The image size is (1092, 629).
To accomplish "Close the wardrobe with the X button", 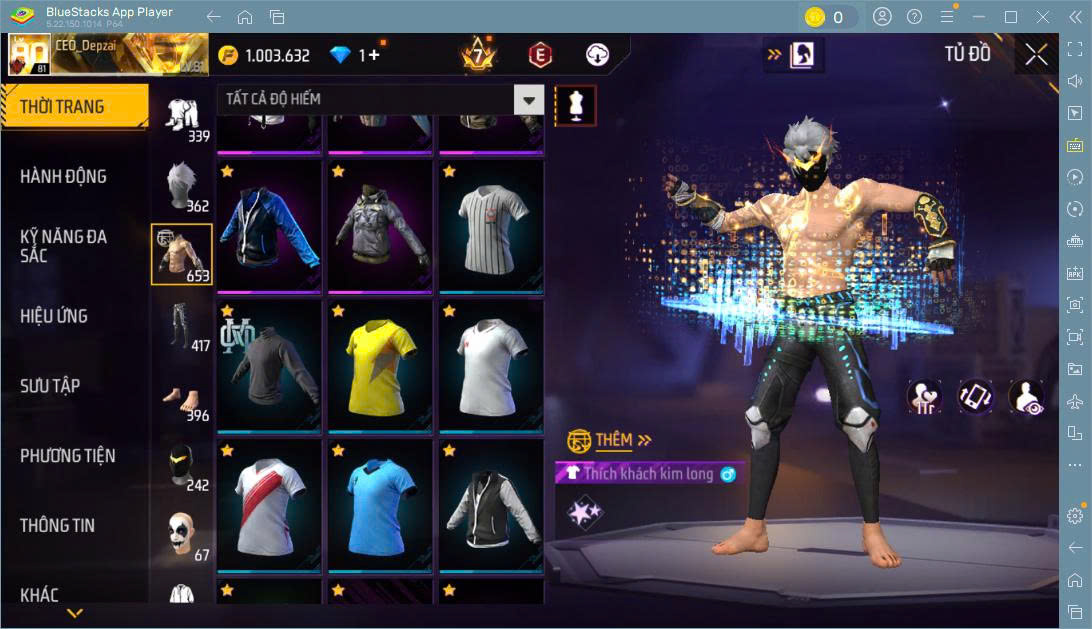I will tap(1036, 54).
